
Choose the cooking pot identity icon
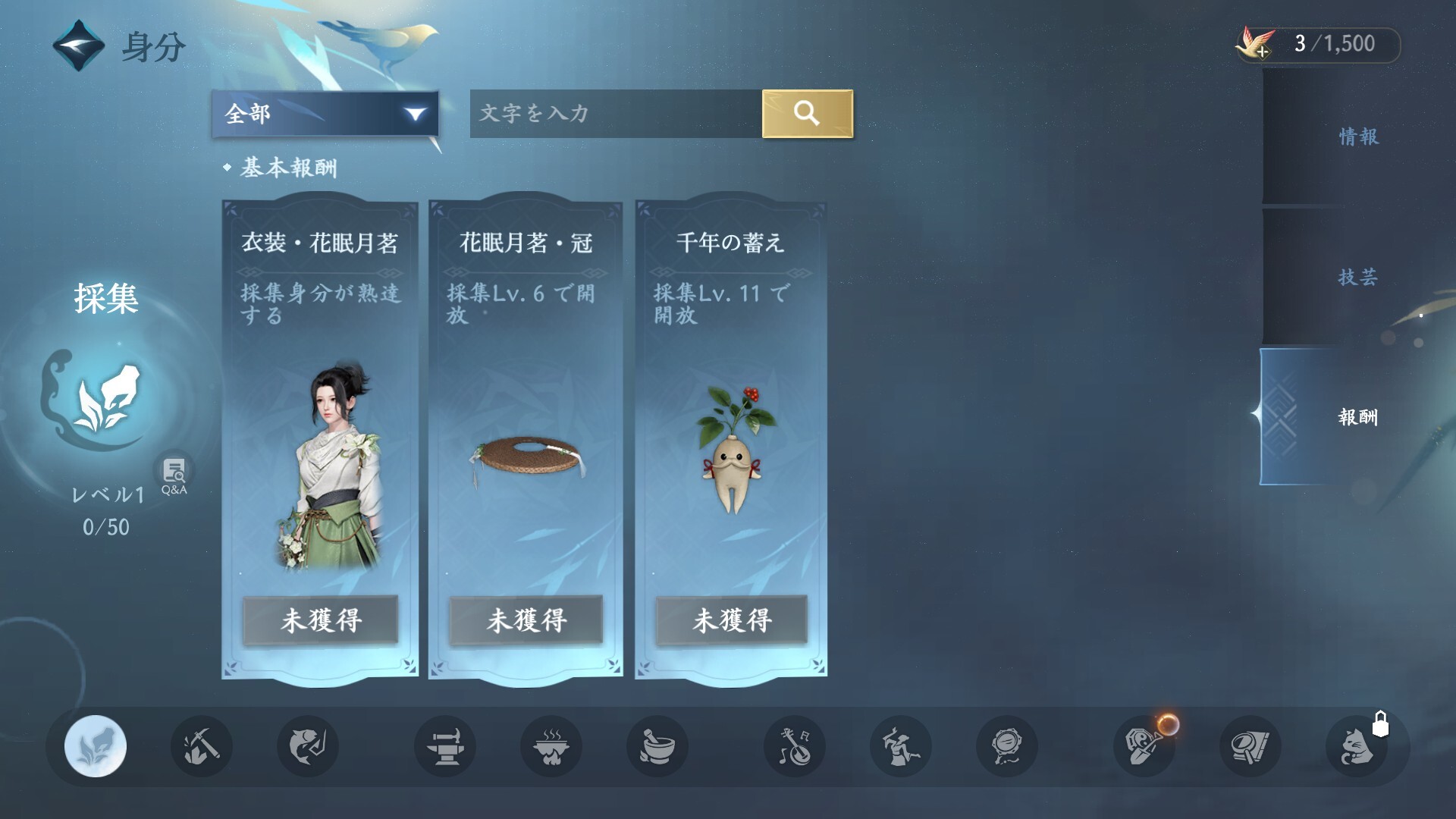[x=551, y=746]
